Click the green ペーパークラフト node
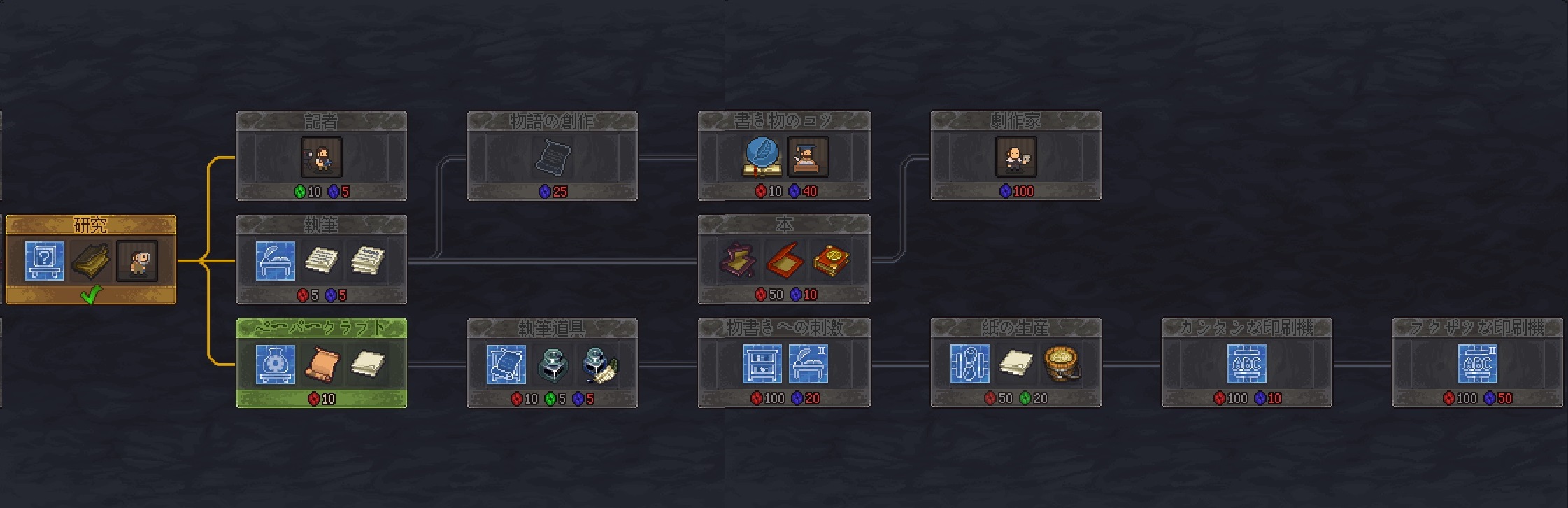The image size is (1568, 508). coord(321,363)
